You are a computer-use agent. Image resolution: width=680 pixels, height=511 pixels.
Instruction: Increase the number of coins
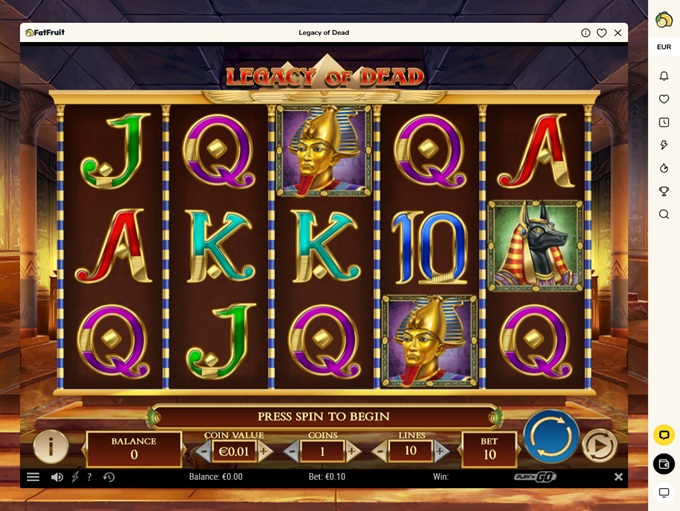(353, 451)
